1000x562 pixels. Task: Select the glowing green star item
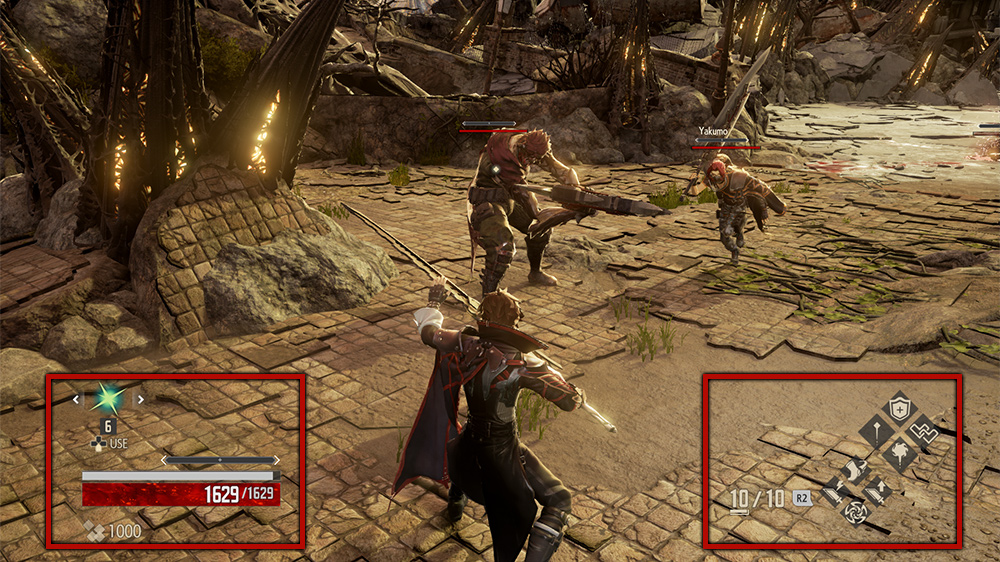[x=107, y=399]
